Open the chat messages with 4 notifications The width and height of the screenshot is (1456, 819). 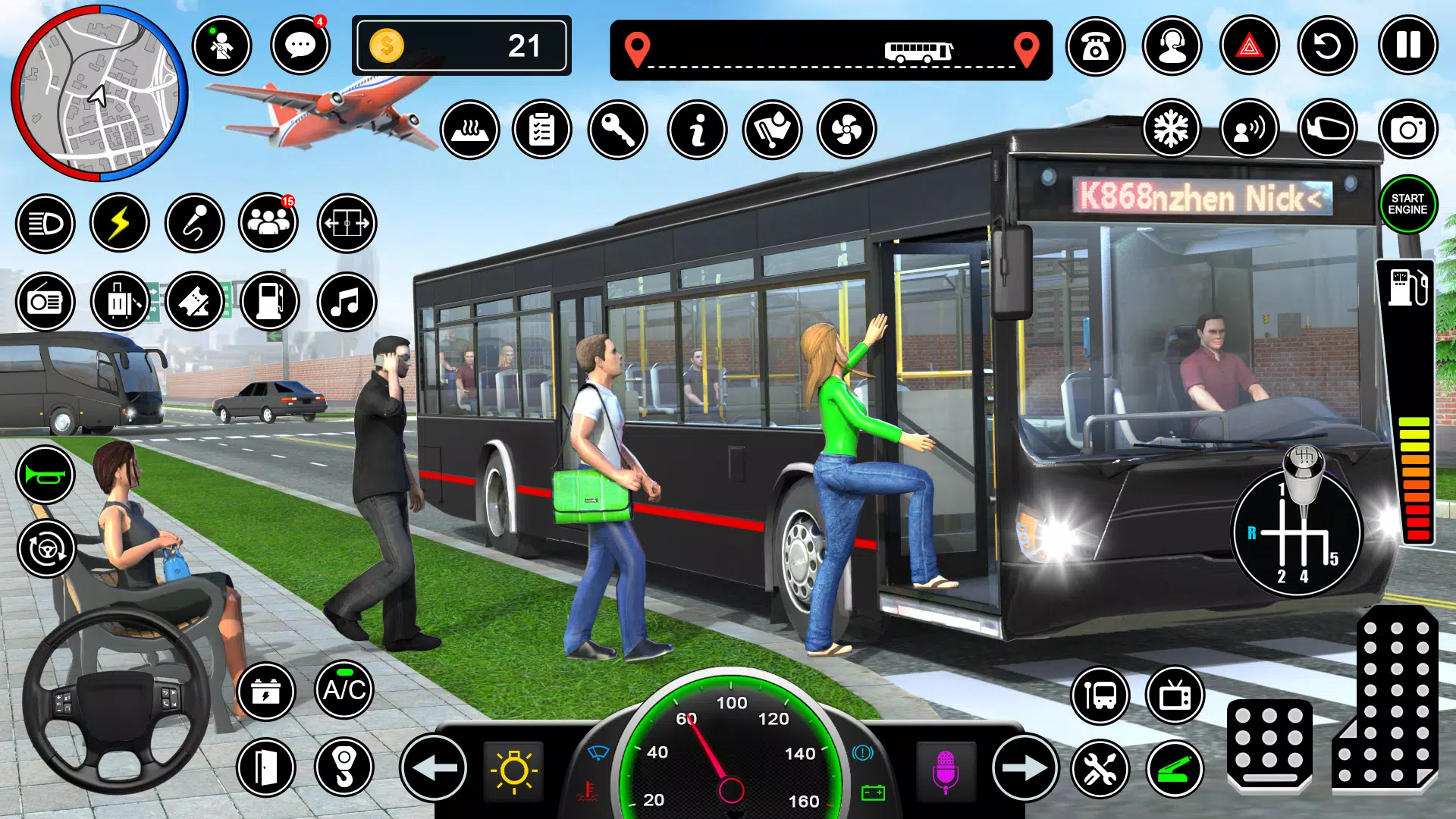click(300, 46)
